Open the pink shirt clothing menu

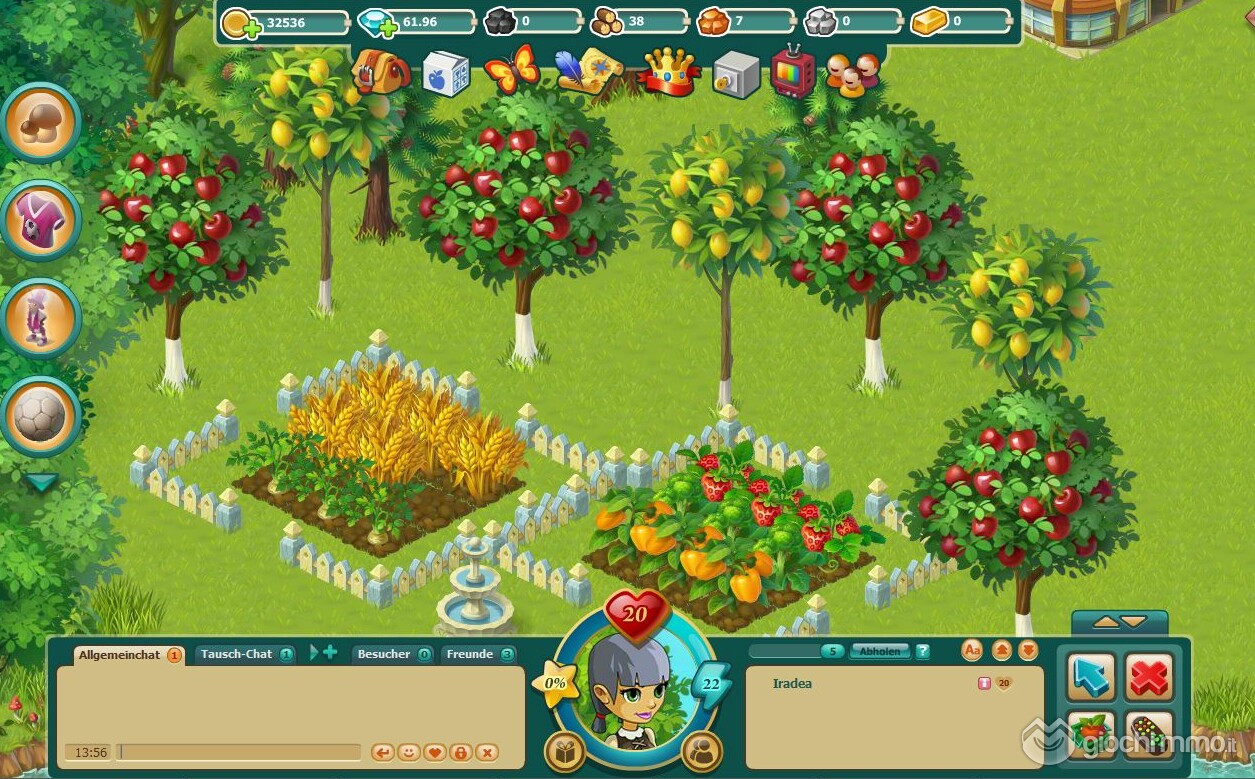click(x=42, y=220)
